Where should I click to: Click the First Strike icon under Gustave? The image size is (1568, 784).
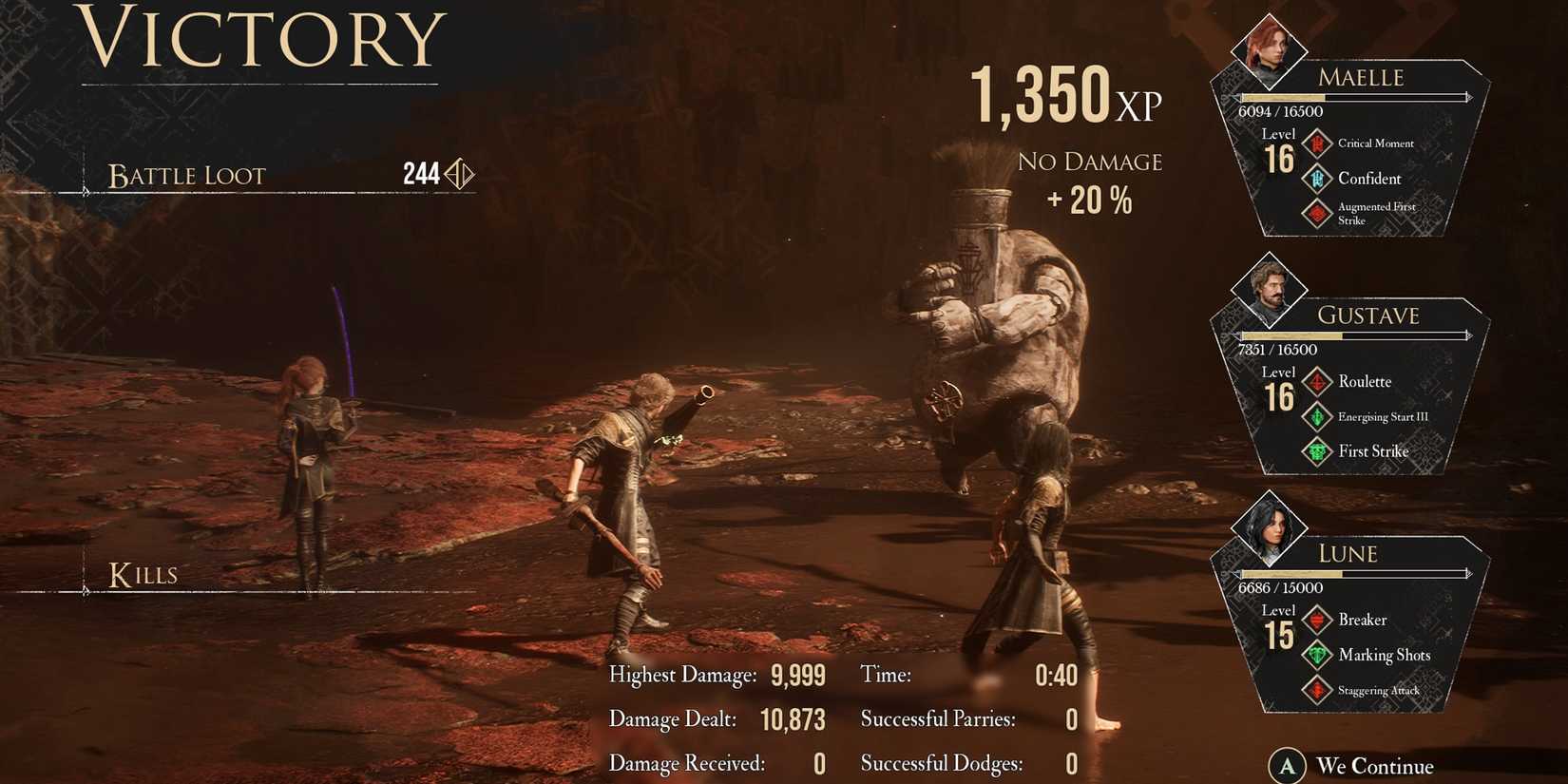coord(1317,450)
